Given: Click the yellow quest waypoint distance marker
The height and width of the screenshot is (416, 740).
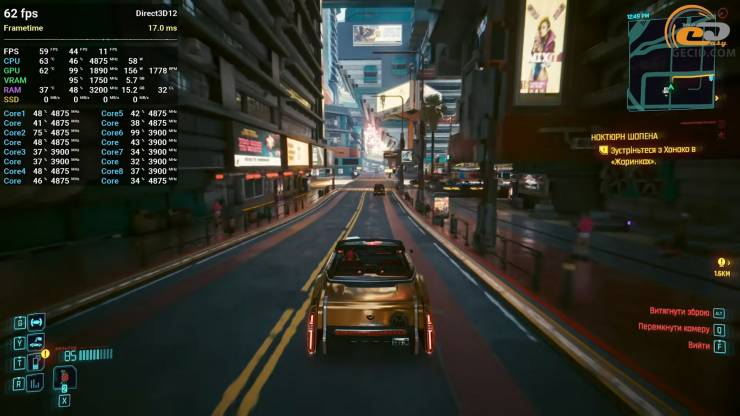Looking at the screenshot, I should 722,266.
